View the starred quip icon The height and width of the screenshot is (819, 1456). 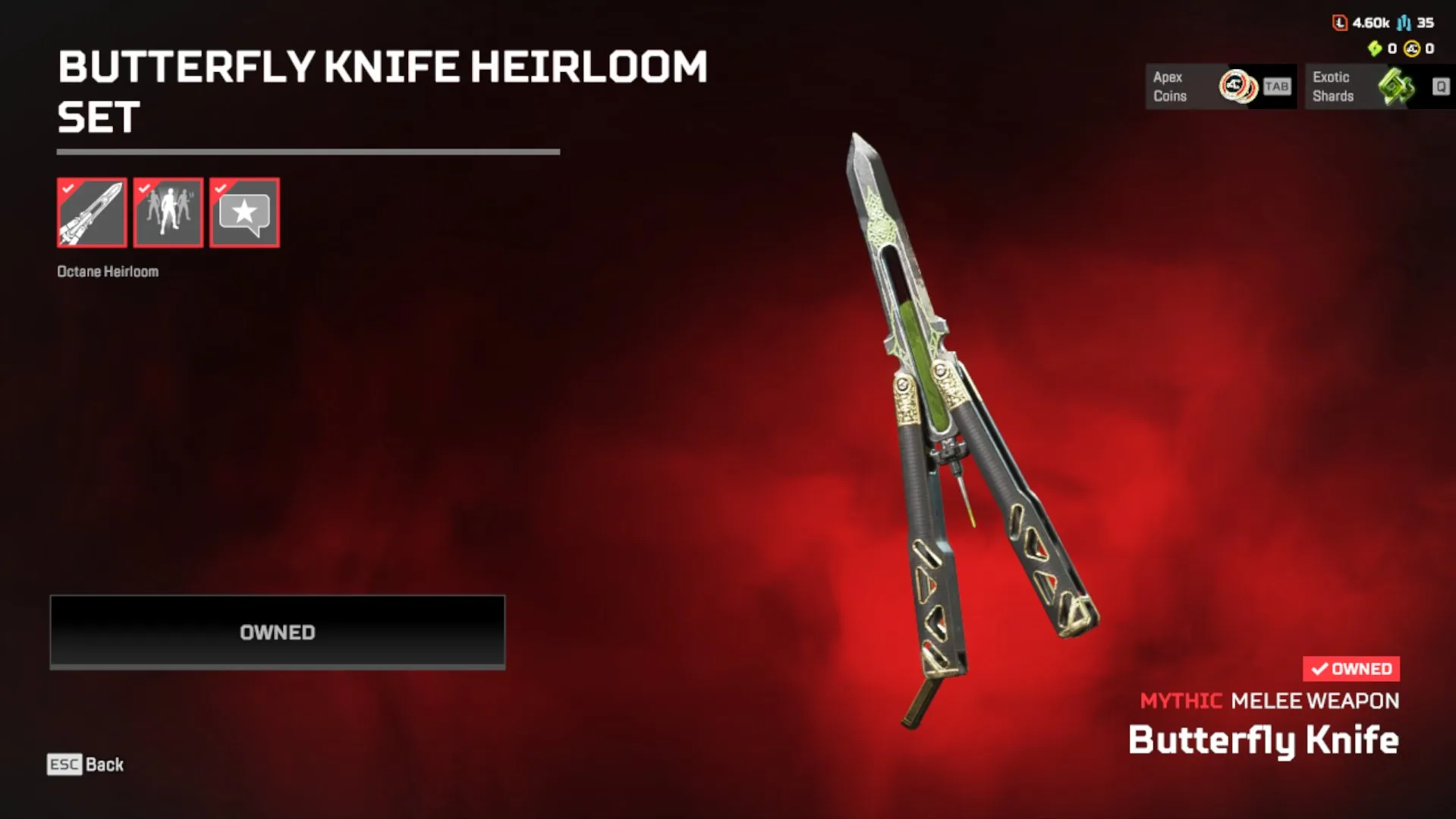coord(244,212)
